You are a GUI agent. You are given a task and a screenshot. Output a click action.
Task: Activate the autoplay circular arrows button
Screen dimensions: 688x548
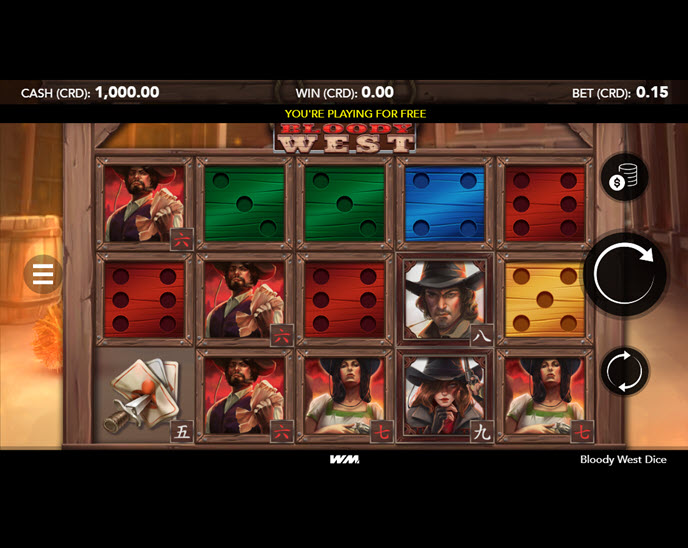pyautogui.click(x=624, y=372)
